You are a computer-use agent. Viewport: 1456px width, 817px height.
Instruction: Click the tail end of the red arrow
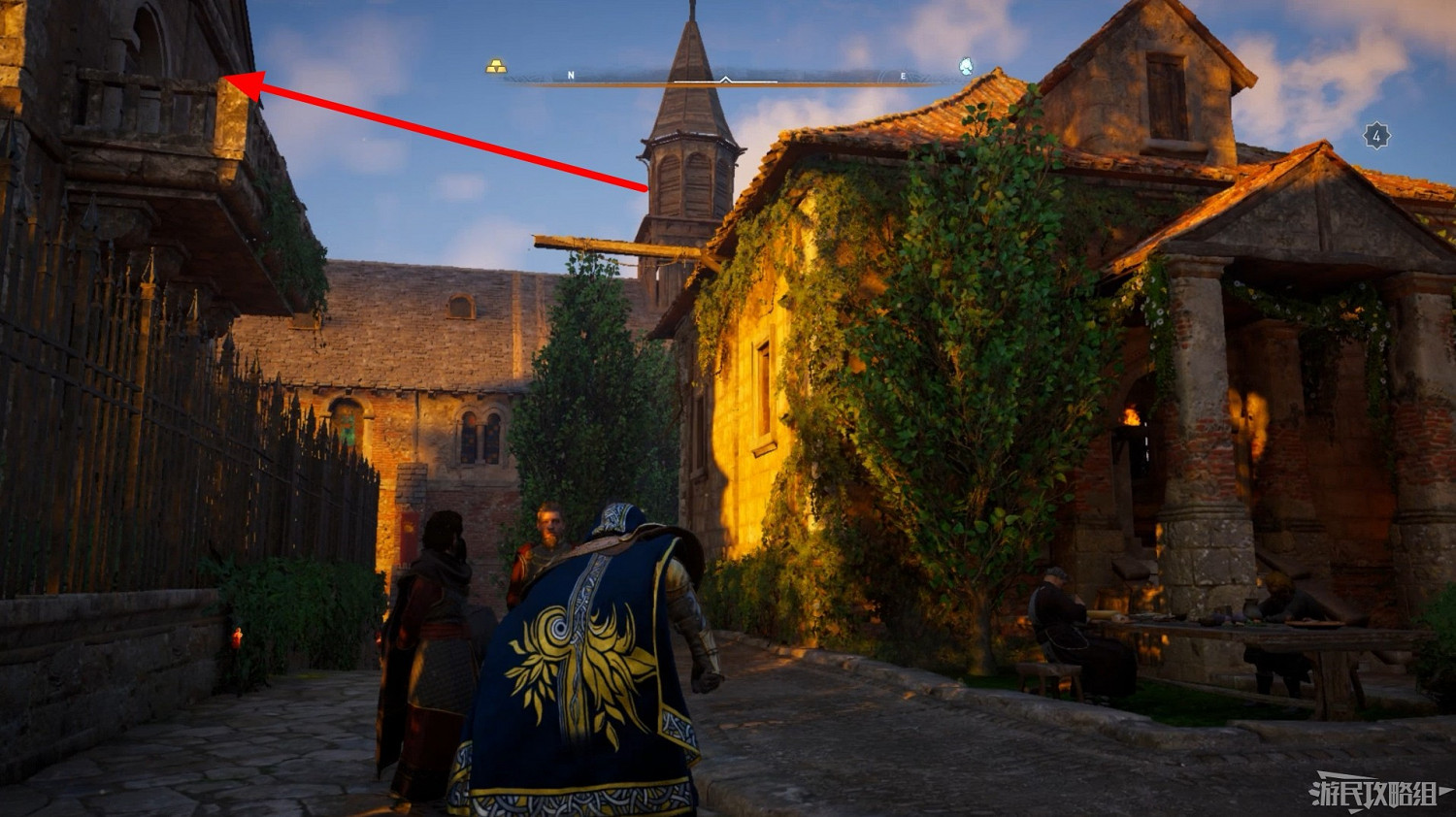coord(648,190)
